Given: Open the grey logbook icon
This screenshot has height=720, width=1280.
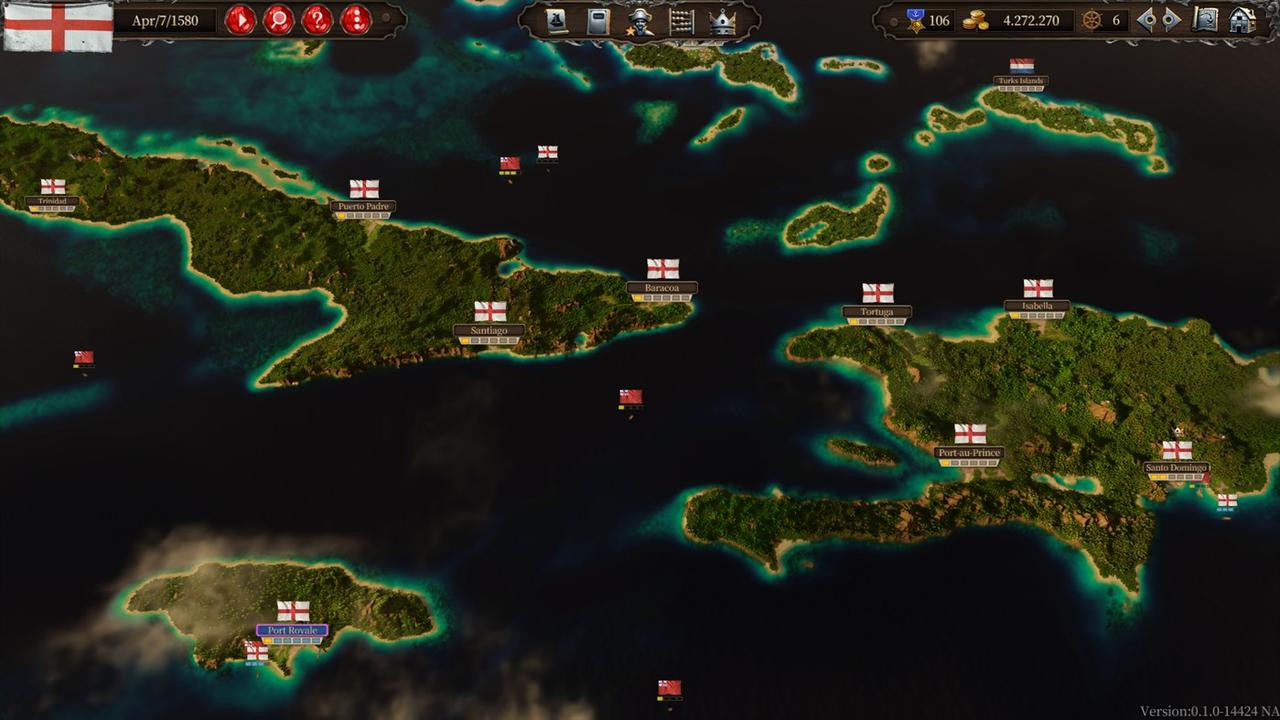Looking at the screenshot, I should 598,21.
